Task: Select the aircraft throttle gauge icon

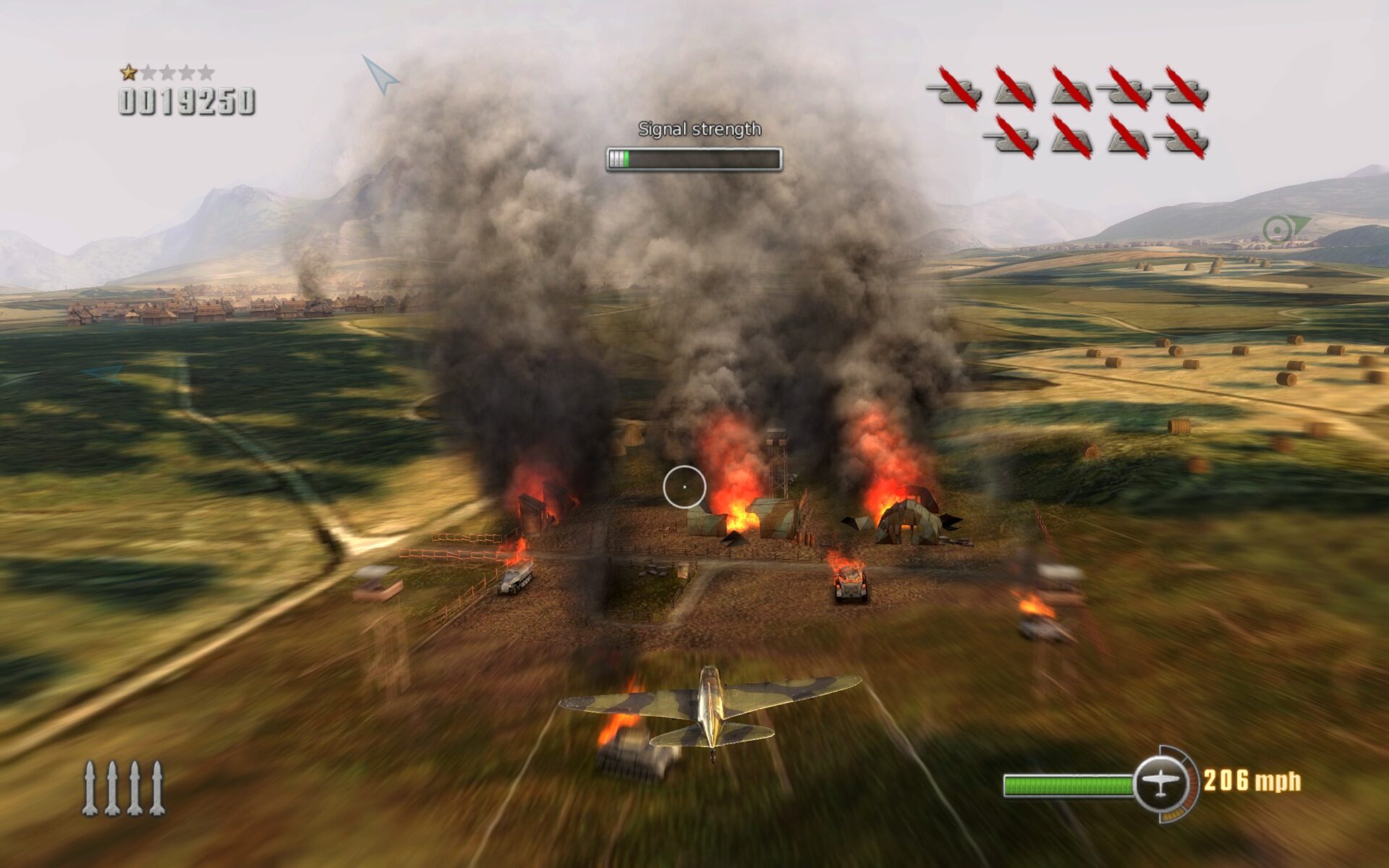Action: (1160, 783)
